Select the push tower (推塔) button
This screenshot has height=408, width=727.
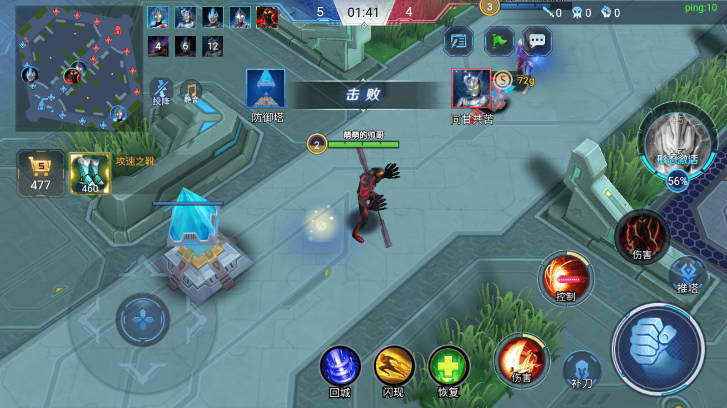tap(687, 272)
